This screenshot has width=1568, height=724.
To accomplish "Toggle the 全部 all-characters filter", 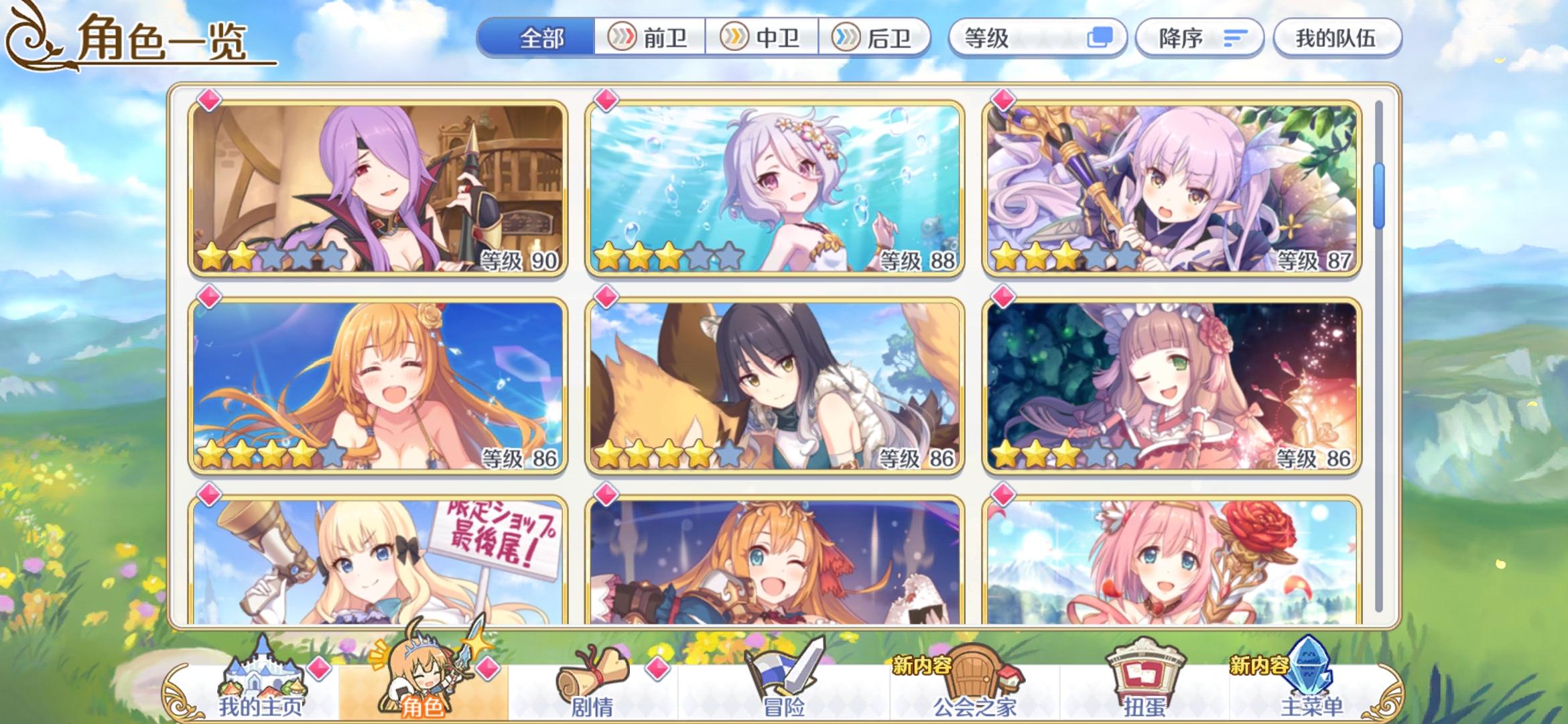I will tap(543, 38).
